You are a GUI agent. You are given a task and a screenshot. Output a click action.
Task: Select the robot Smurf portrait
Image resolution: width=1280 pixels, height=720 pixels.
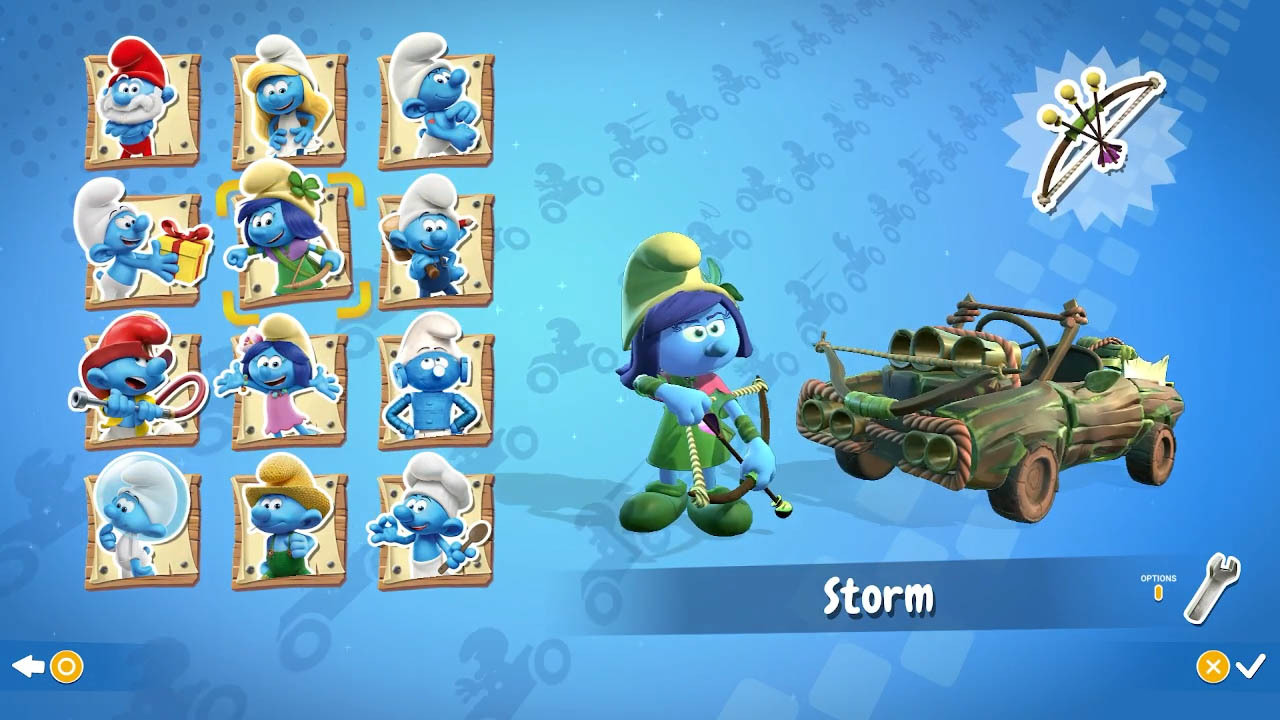pos(435,386)
